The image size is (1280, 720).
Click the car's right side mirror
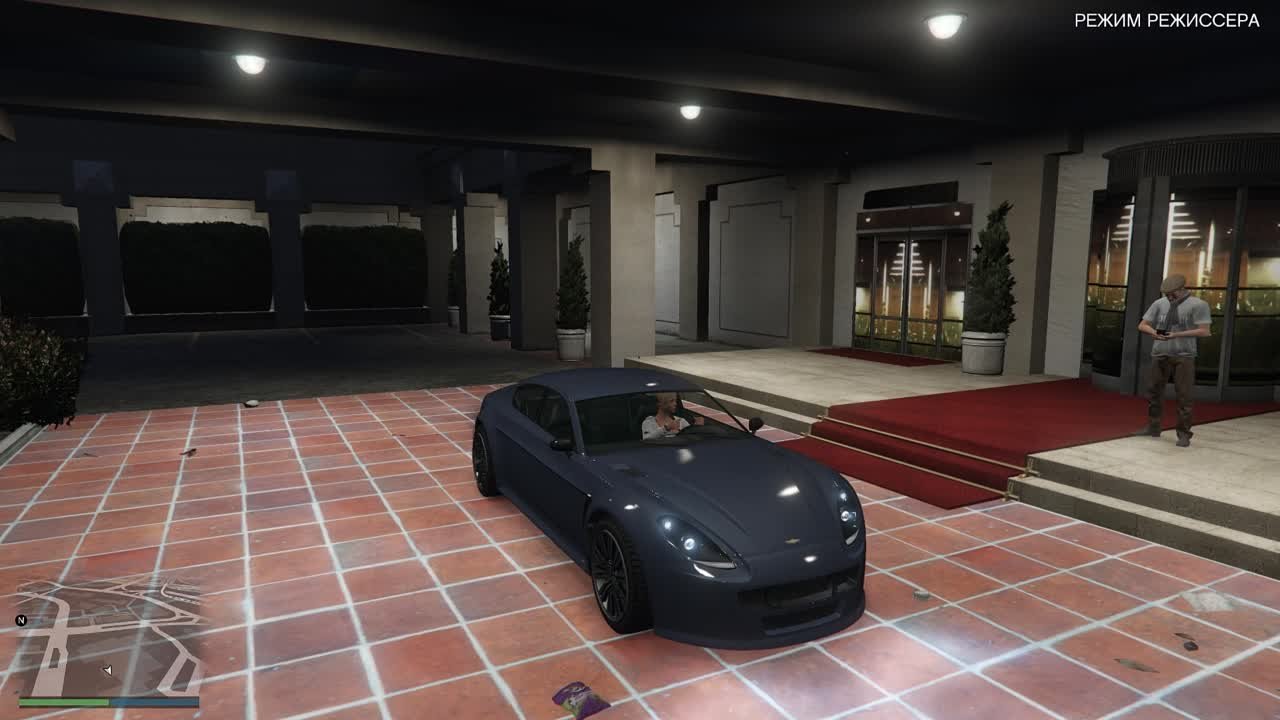pyautogui.click(x=755, y=424)
